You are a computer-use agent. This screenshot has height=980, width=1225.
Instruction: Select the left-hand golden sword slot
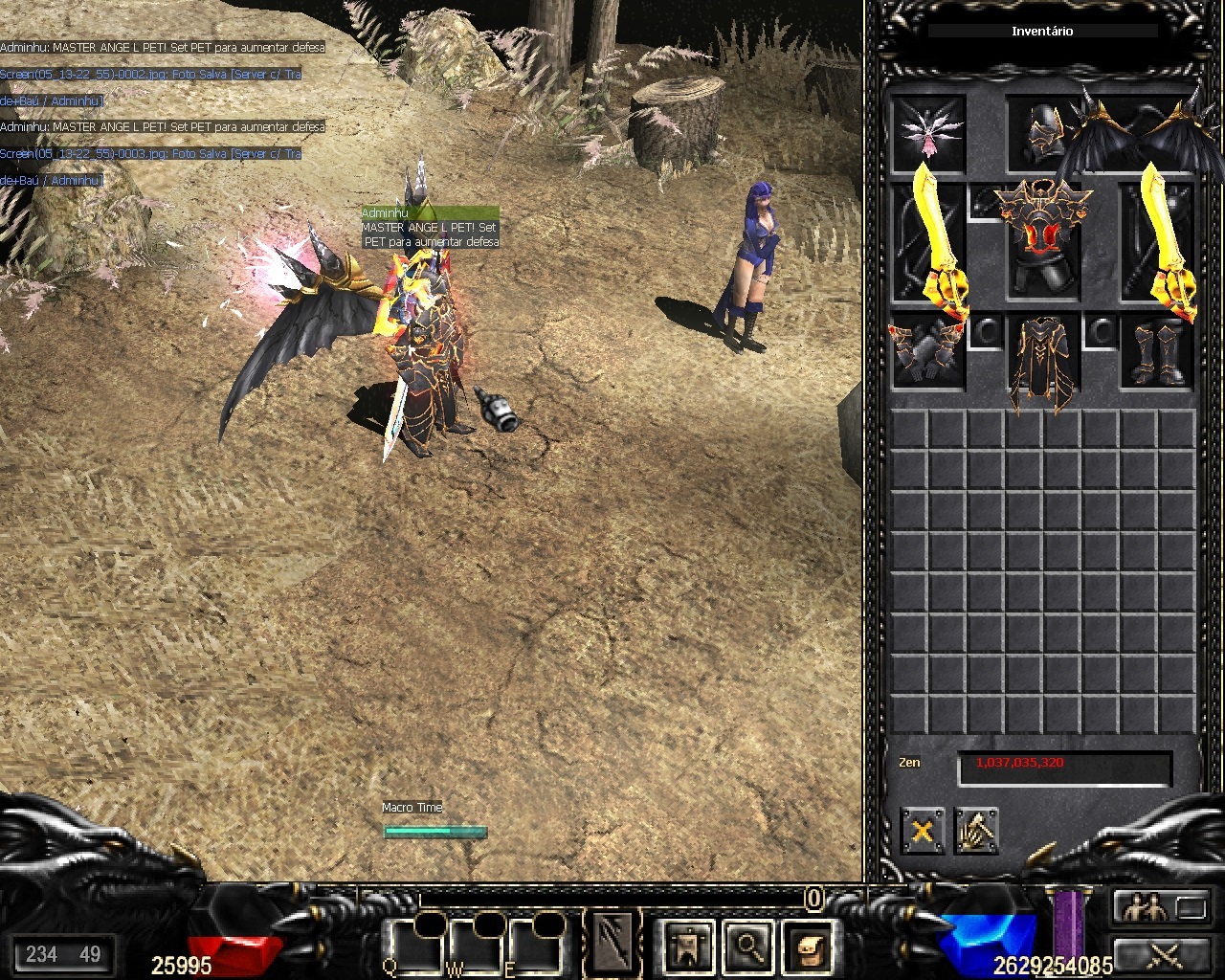click(930, 239)
